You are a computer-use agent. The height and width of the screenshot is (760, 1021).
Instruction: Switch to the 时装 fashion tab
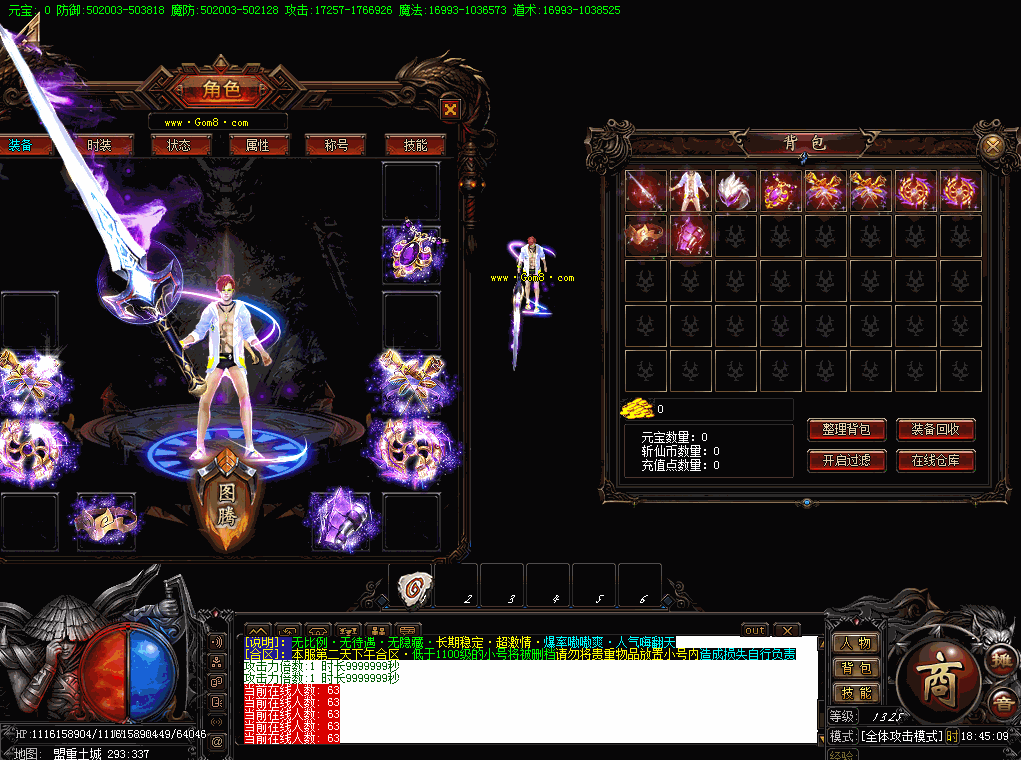[99, 145]
